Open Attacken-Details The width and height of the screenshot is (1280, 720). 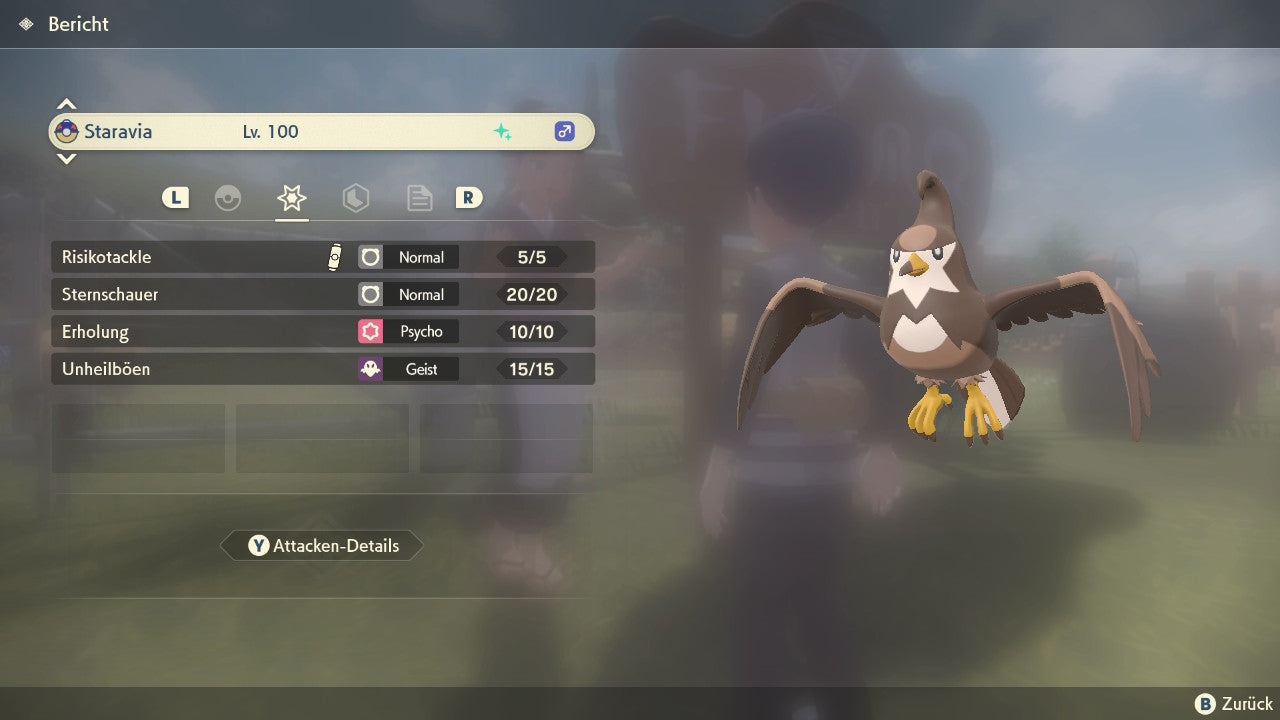tap(322, 546)
